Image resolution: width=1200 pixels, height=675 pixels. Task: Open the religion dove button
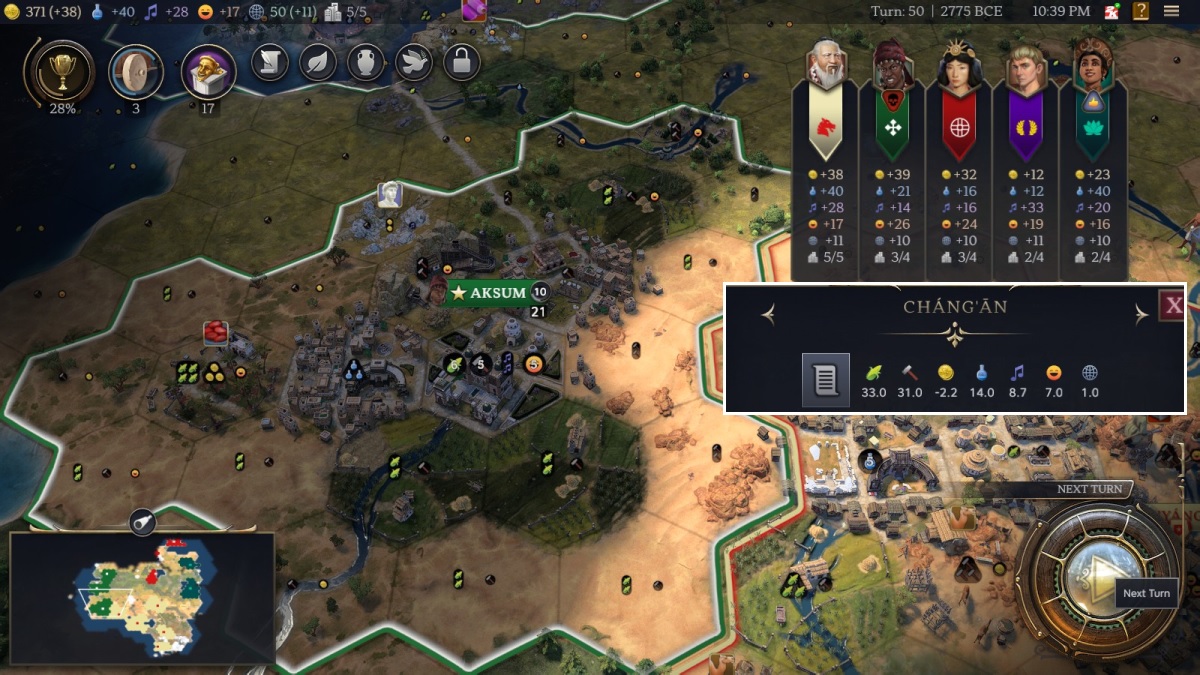tap(413, 62)
